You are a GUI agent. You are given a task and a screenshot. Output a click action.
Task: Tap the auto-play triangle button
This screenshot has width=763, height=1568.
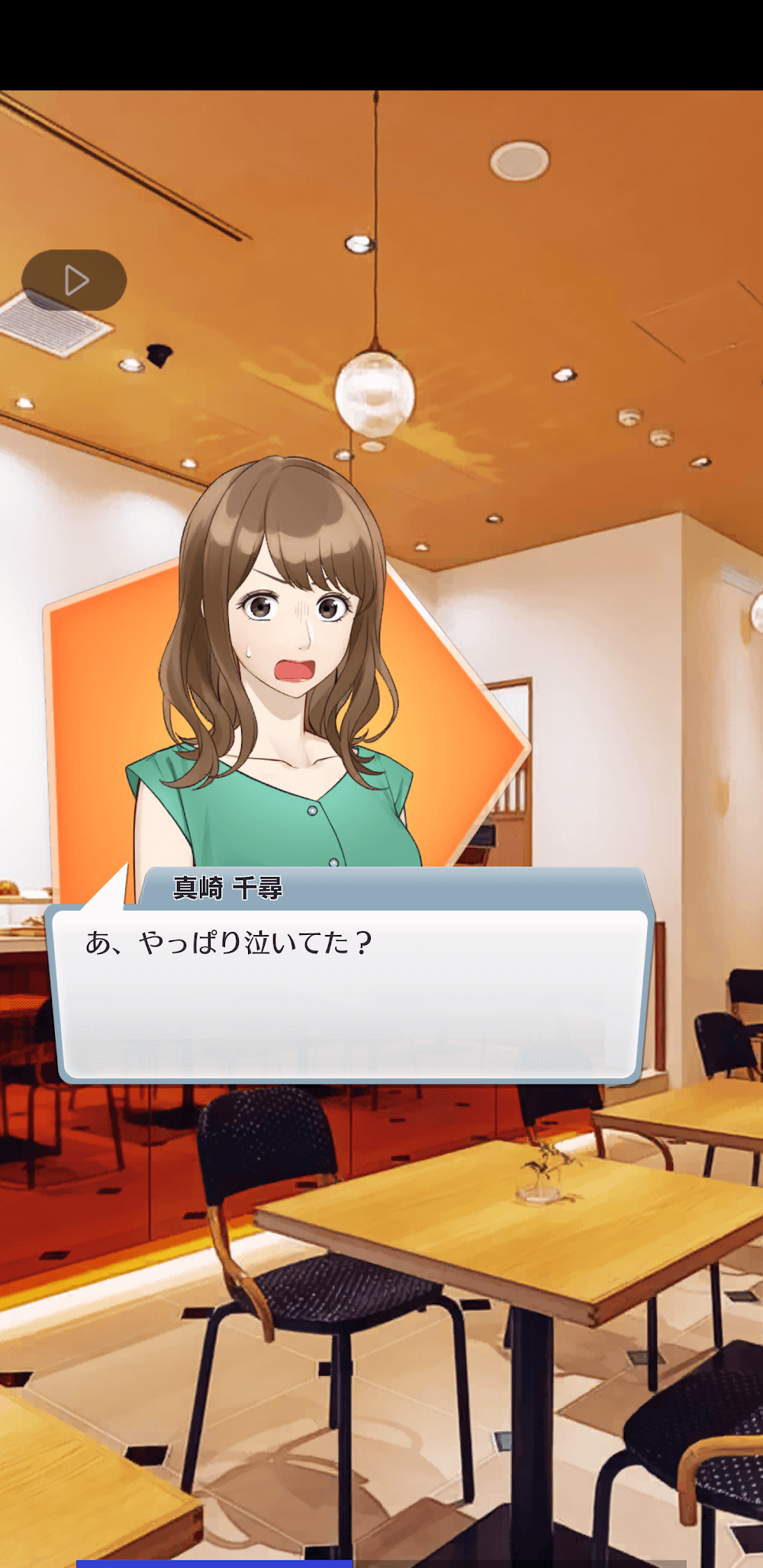click(x=74, y=281)
